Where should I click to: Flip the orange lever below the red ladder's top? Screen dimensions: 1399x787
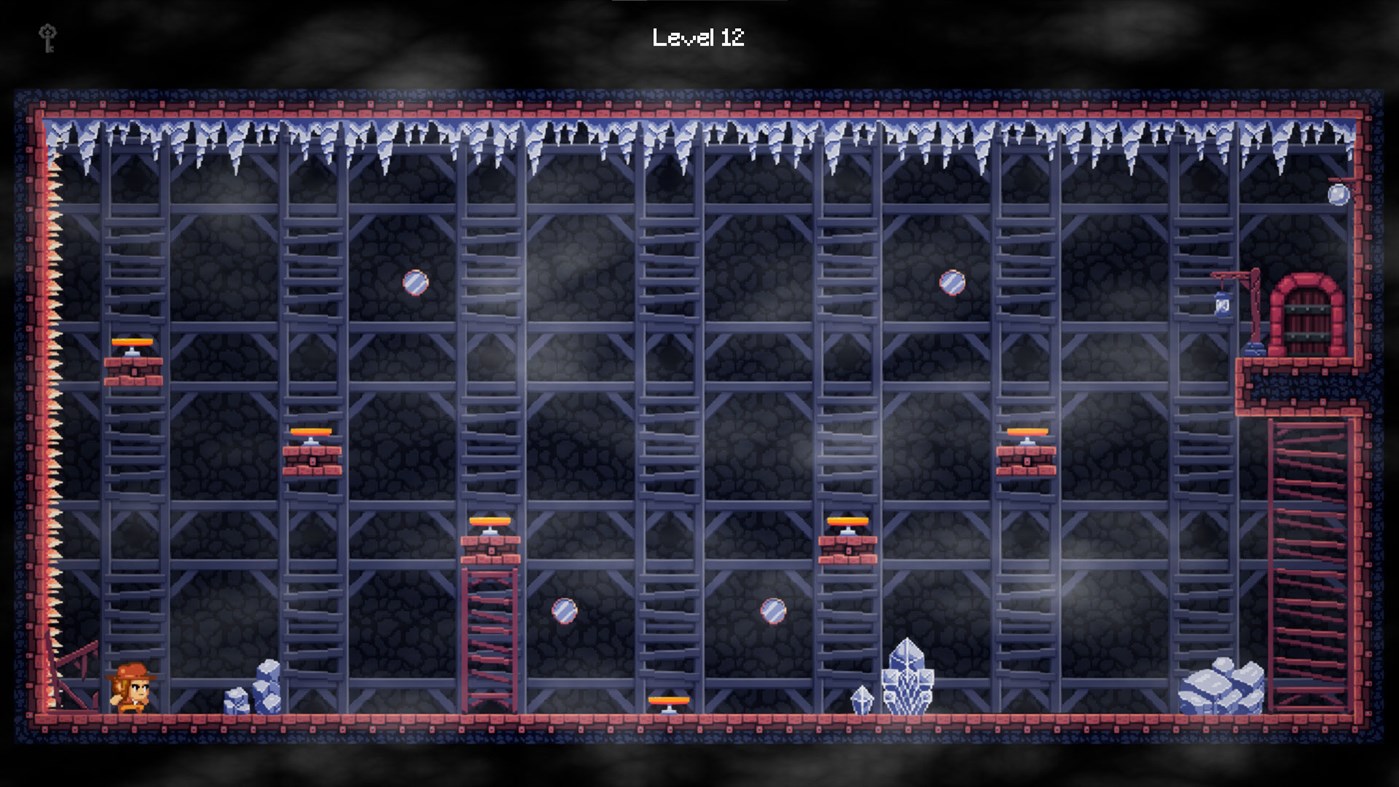[x=492, y=521]
